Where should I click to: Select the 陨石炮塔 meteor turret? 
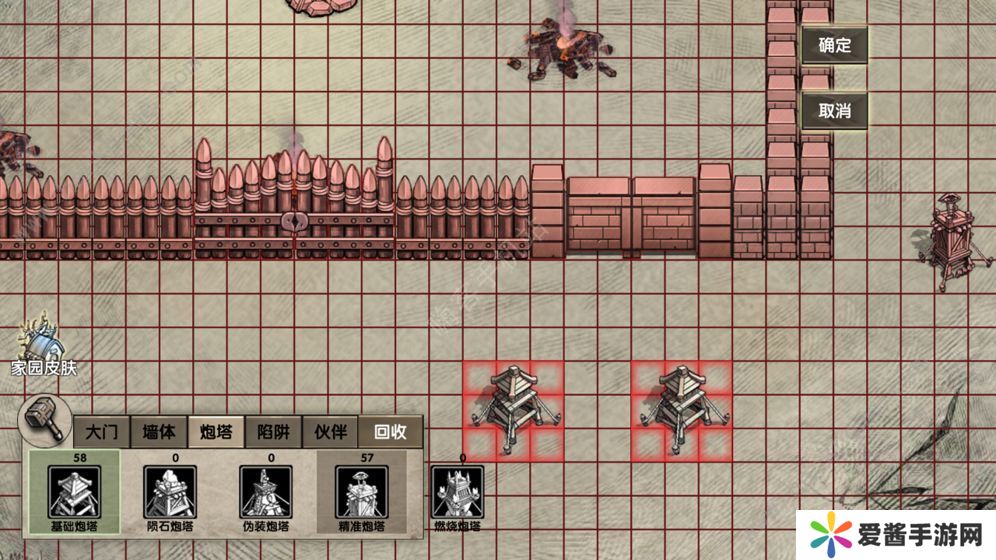click(168, 493)
